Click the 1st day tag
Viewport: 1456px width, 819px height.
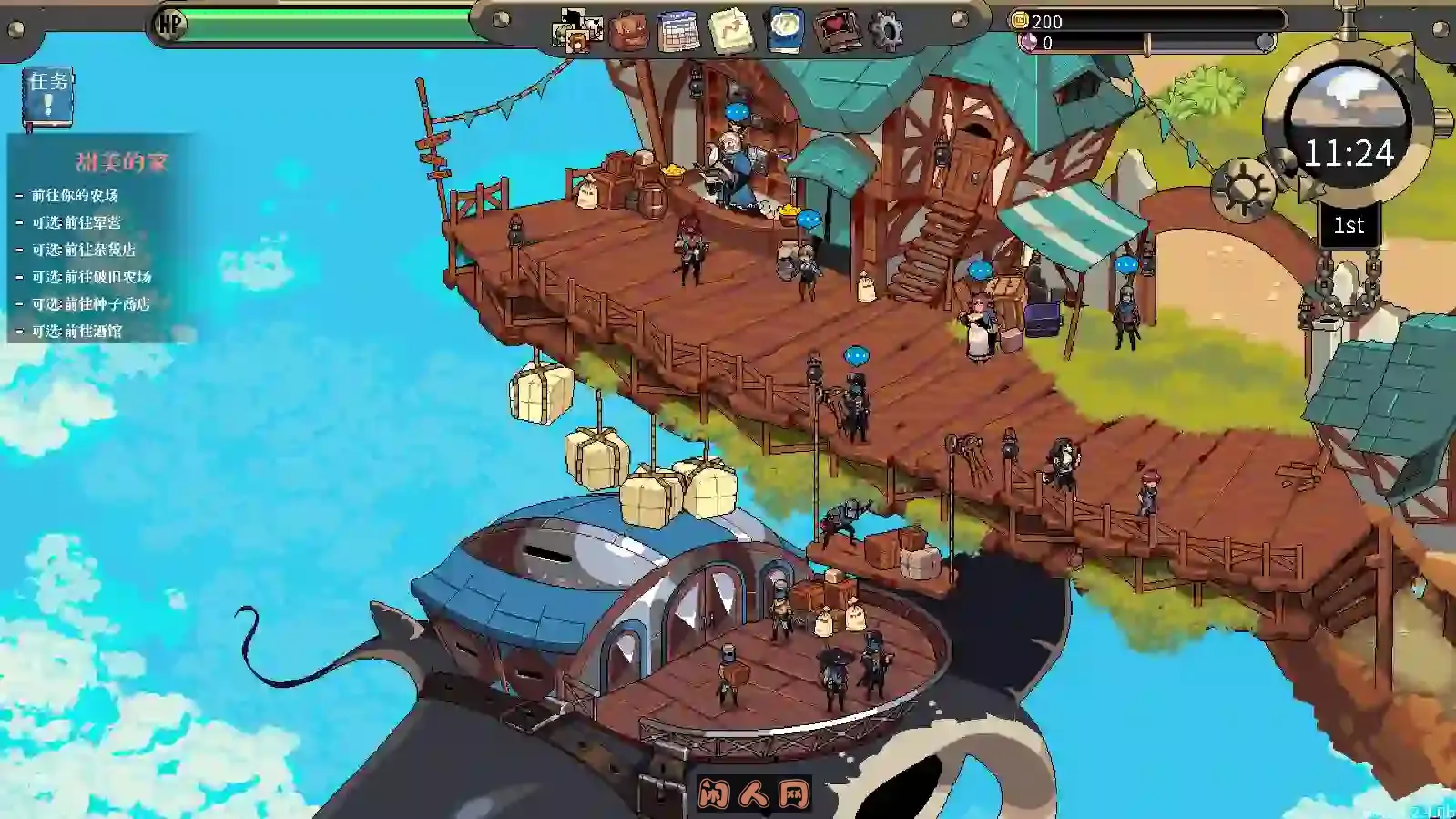(1349, 225)
